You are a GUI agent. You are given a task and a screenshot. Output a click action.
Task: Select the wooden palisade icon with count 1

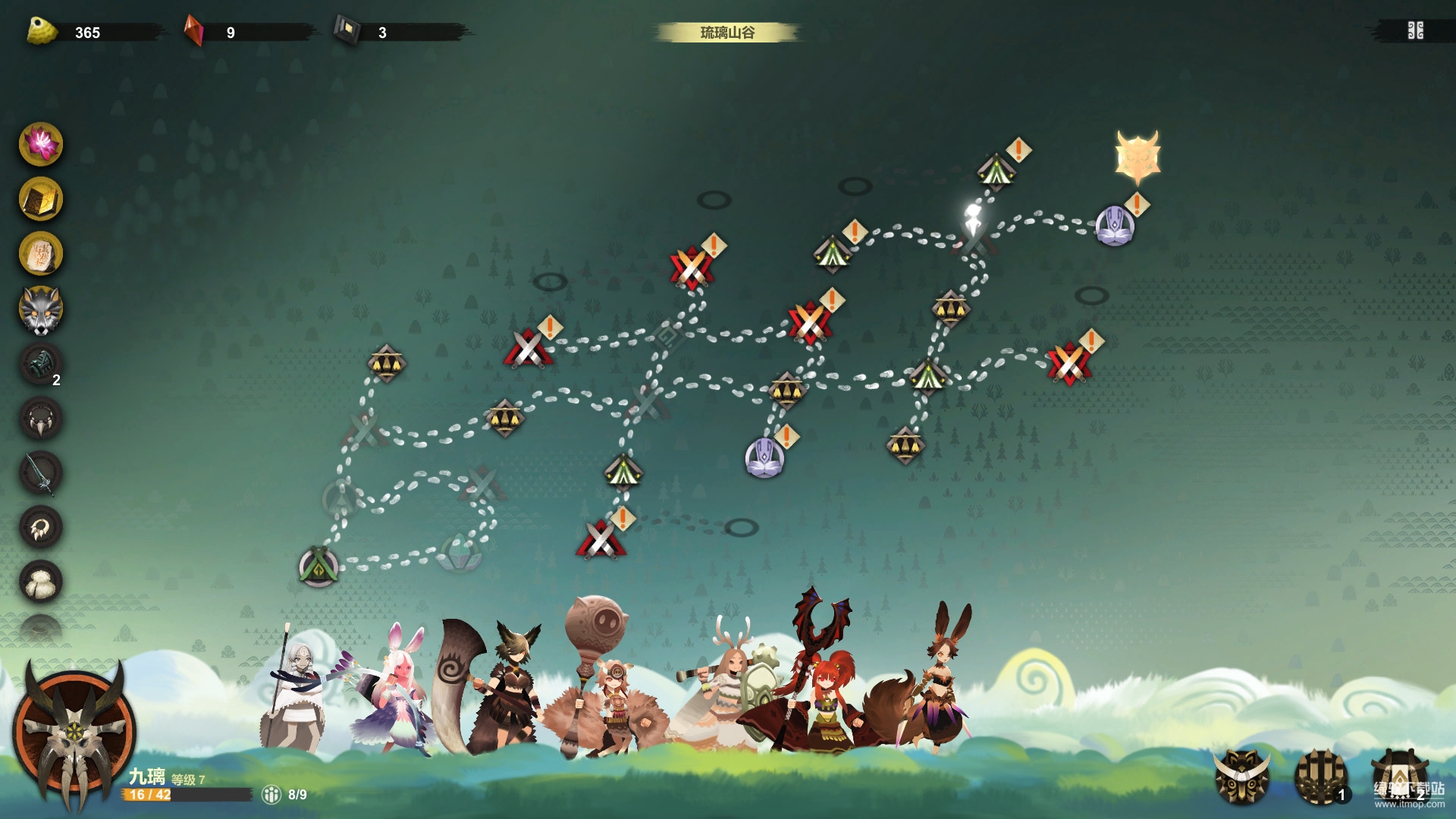click(1320, 777)
